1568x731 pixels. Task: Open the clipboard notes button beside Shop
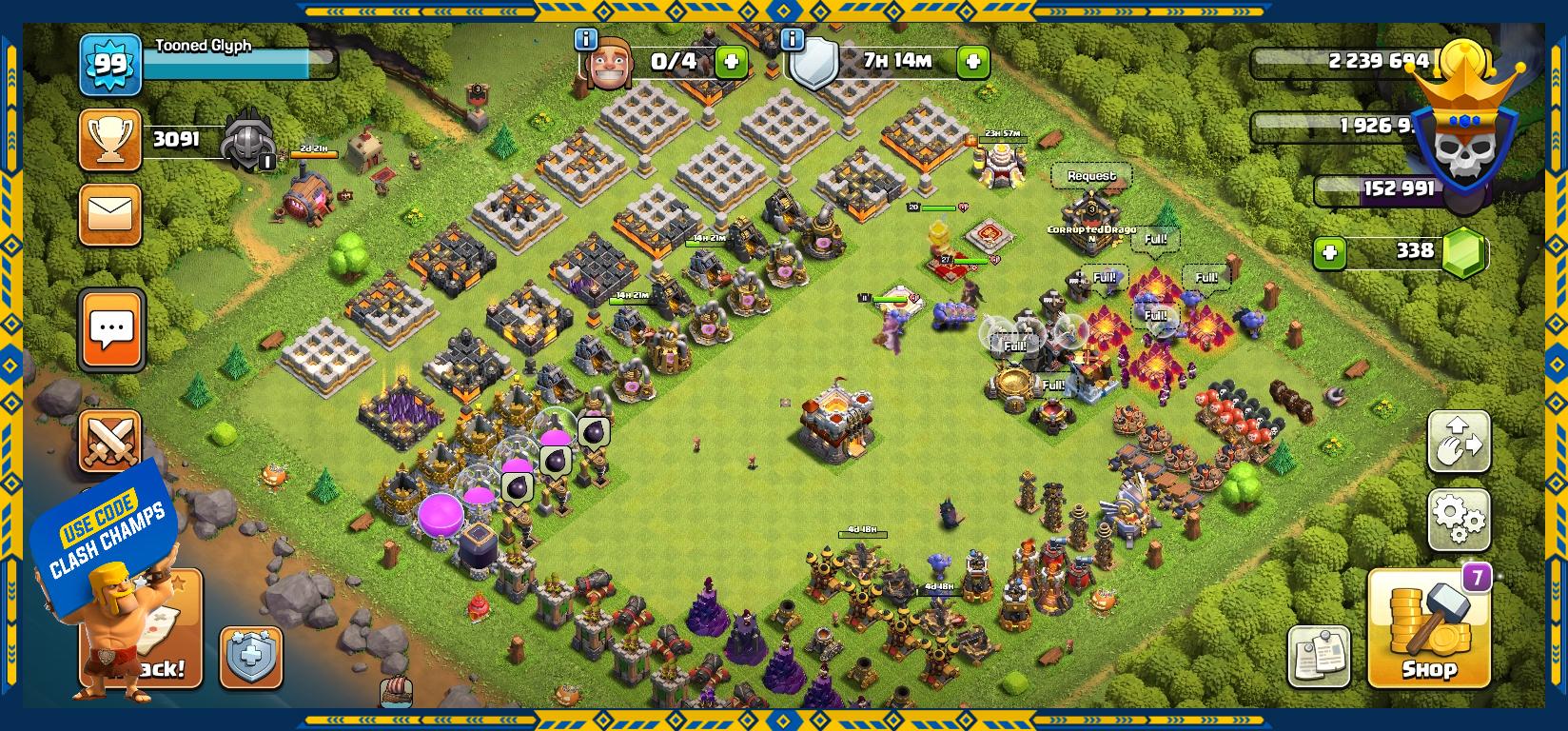point(1319,656)
